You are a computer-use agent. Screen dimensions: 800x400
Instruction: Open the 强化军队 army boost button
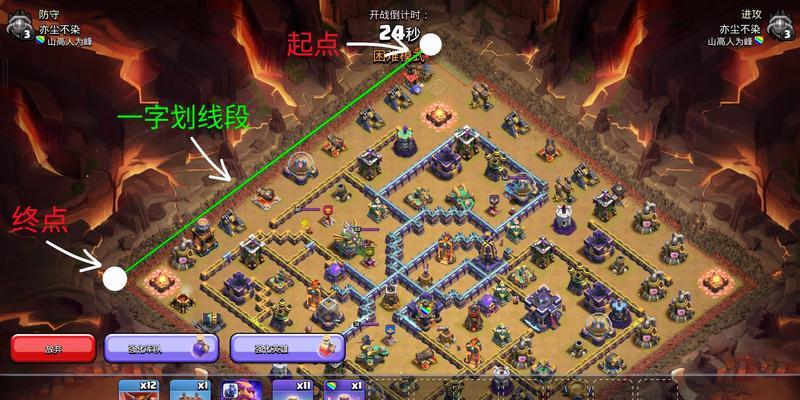(161, 348)
